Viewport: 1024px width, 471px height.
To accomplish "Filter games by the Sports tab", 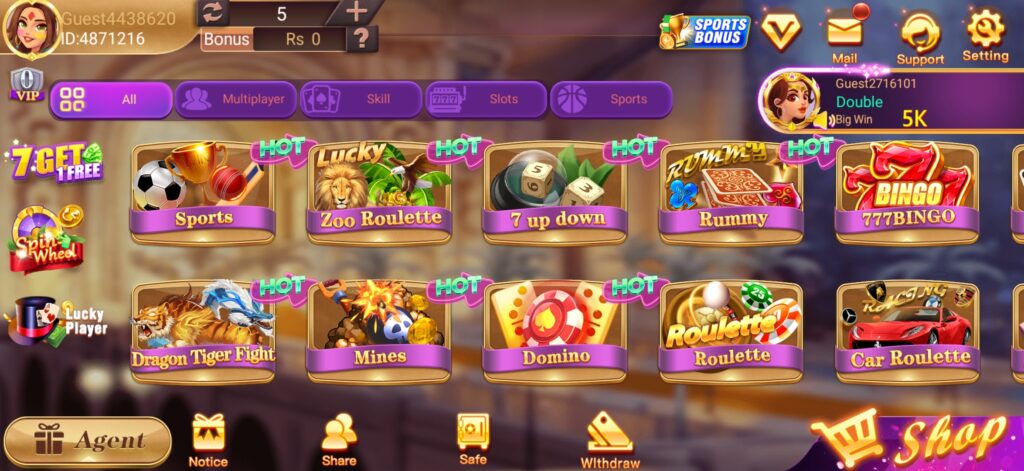I will click(x=611, y=99).
